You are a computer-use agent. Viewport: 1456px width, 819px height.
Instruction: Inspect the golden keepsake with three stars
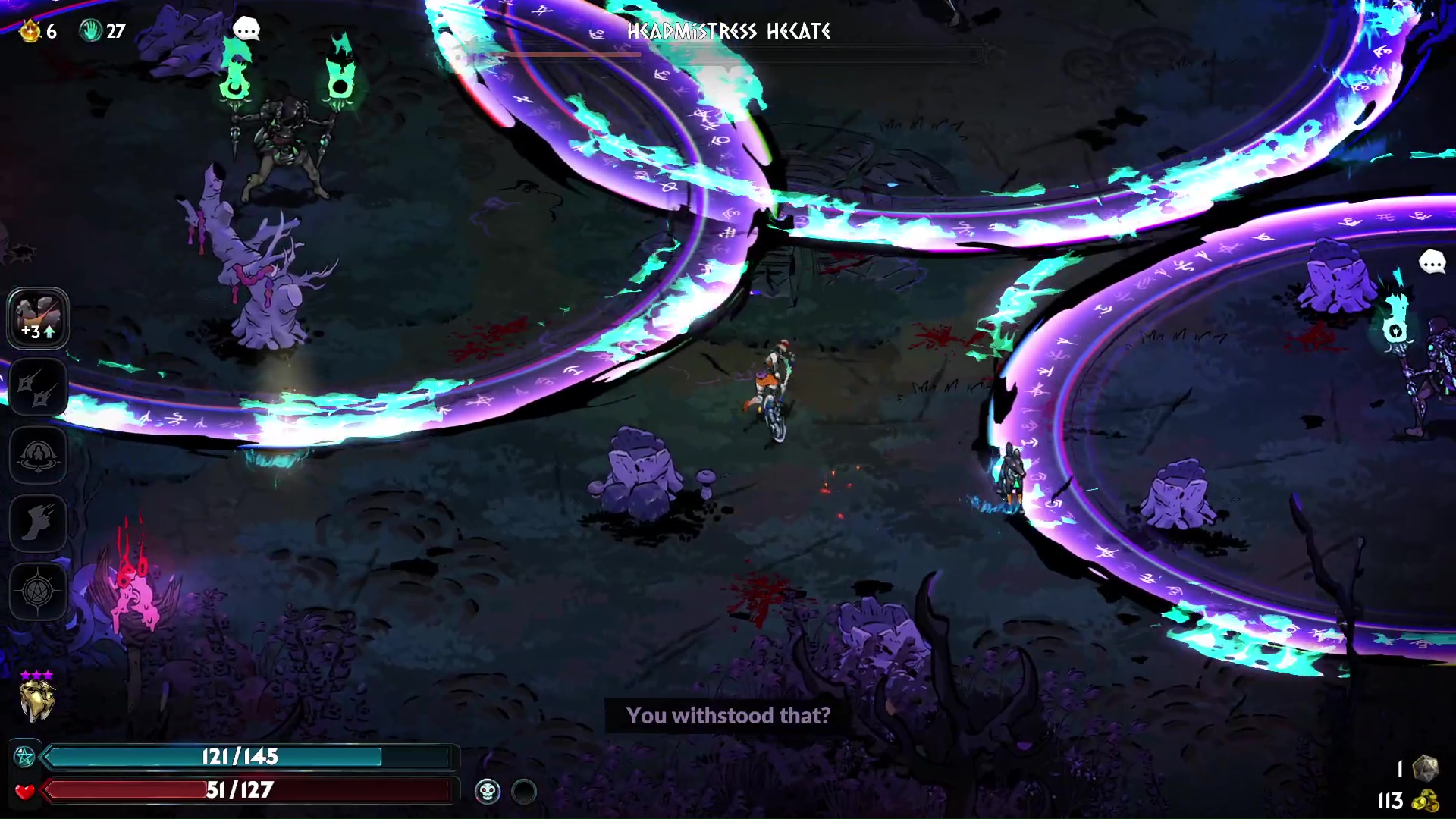pyautogui.click(x=36, y=699)
